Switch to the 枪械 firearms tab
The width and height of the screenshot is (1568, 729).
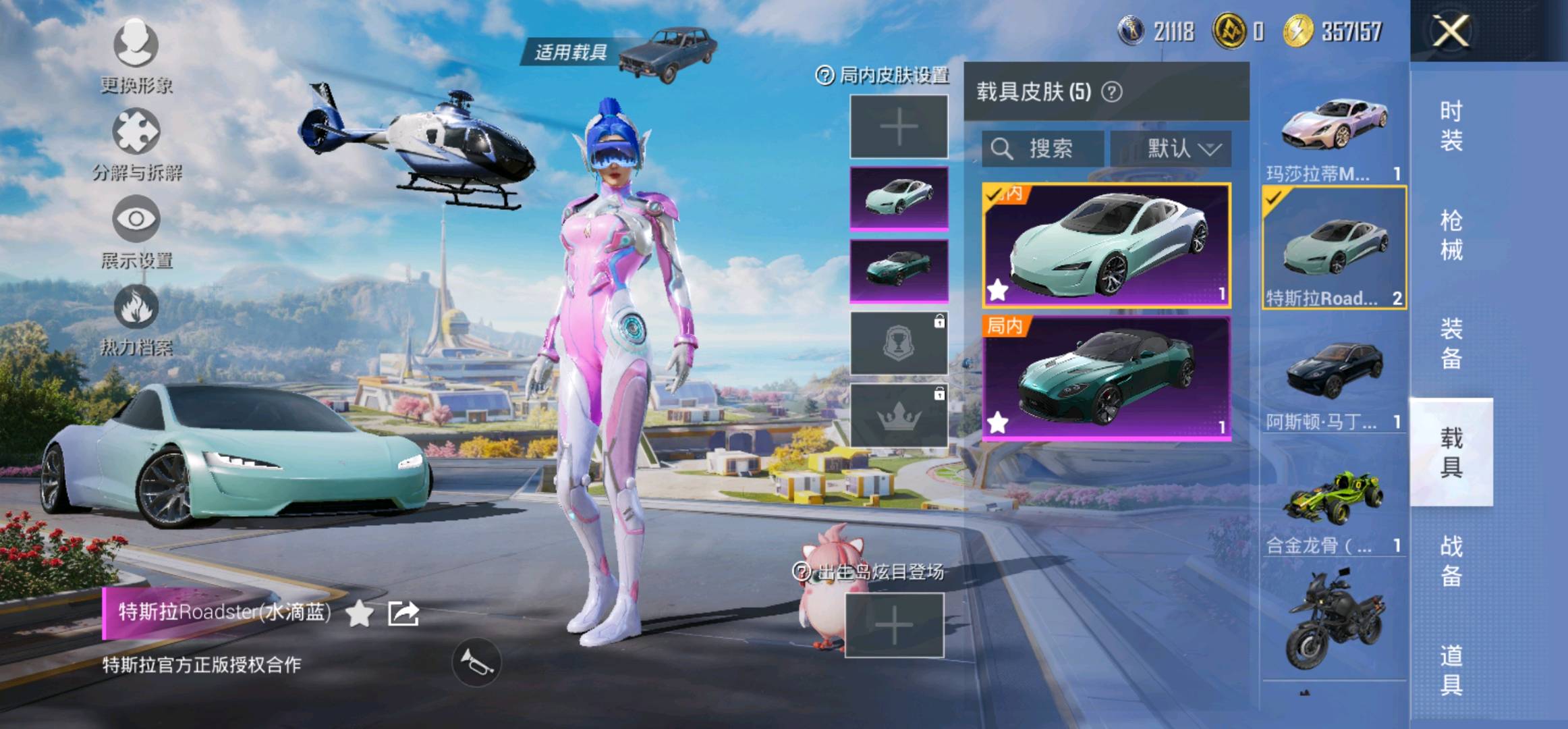(1451, 235)
